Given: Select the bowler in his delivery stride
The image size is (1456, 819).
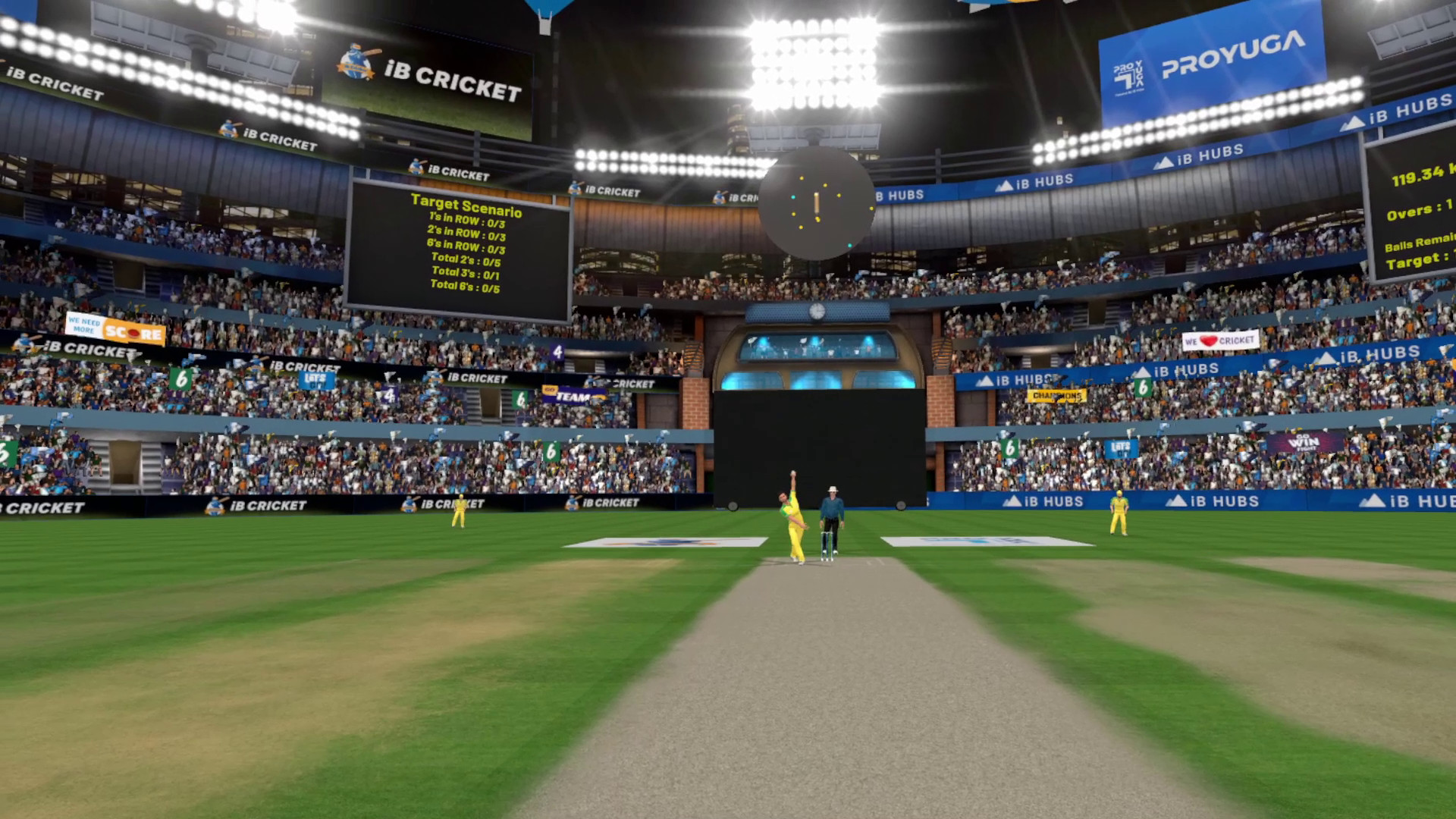Looking at the screenshot, I should click(x=793, y=516).
